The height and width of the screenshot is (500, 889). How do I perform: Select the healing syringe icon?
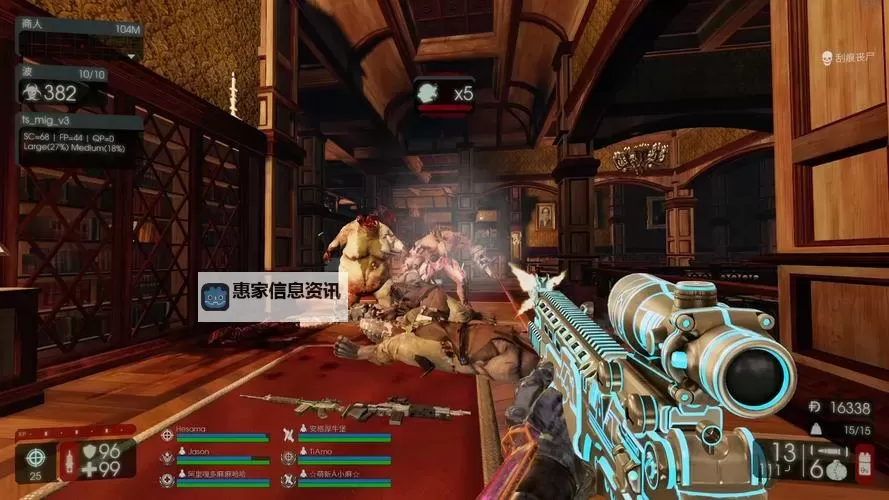pos(70,461)
